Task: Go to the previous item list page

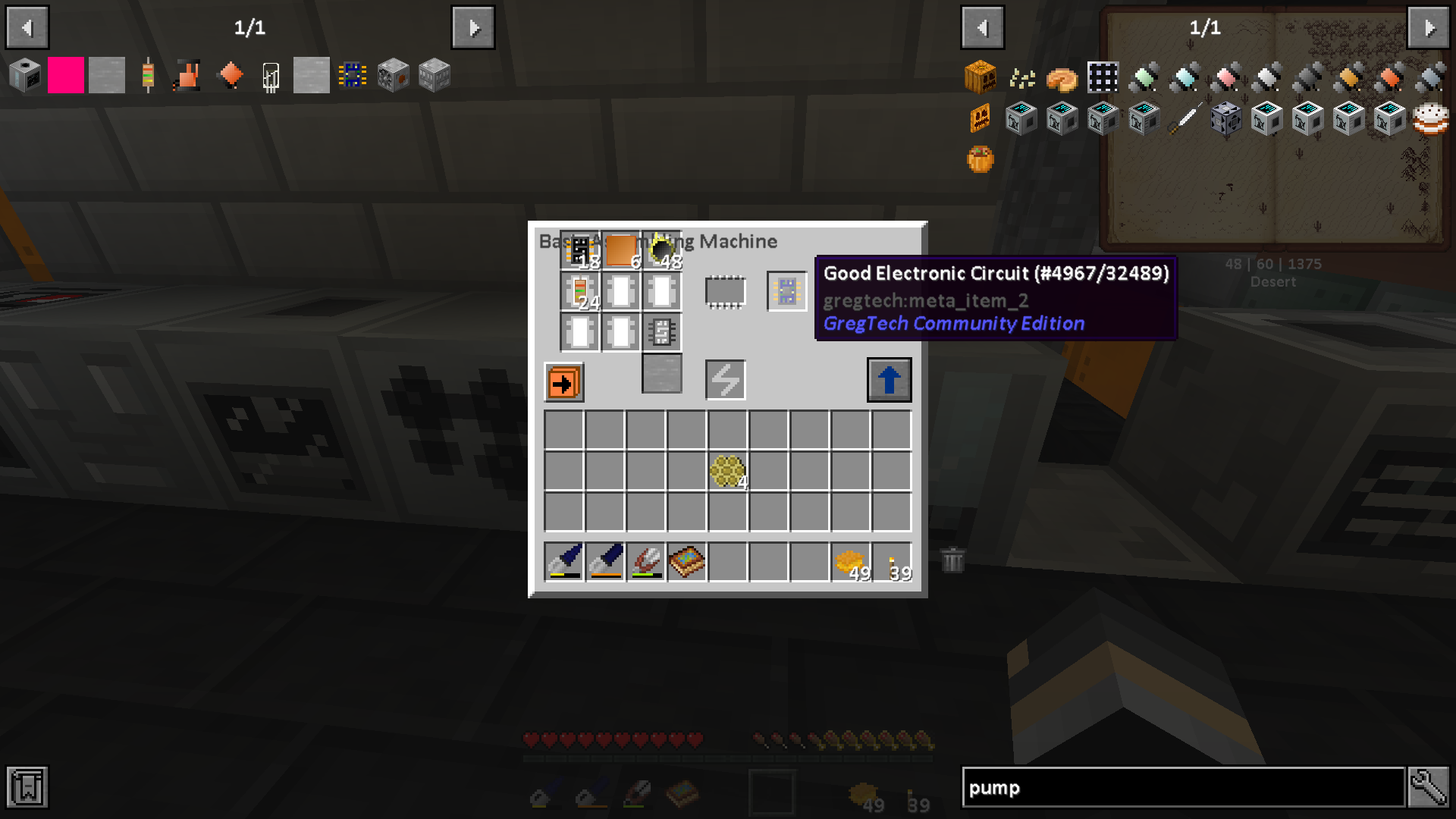Action: (x=983, y=28)
